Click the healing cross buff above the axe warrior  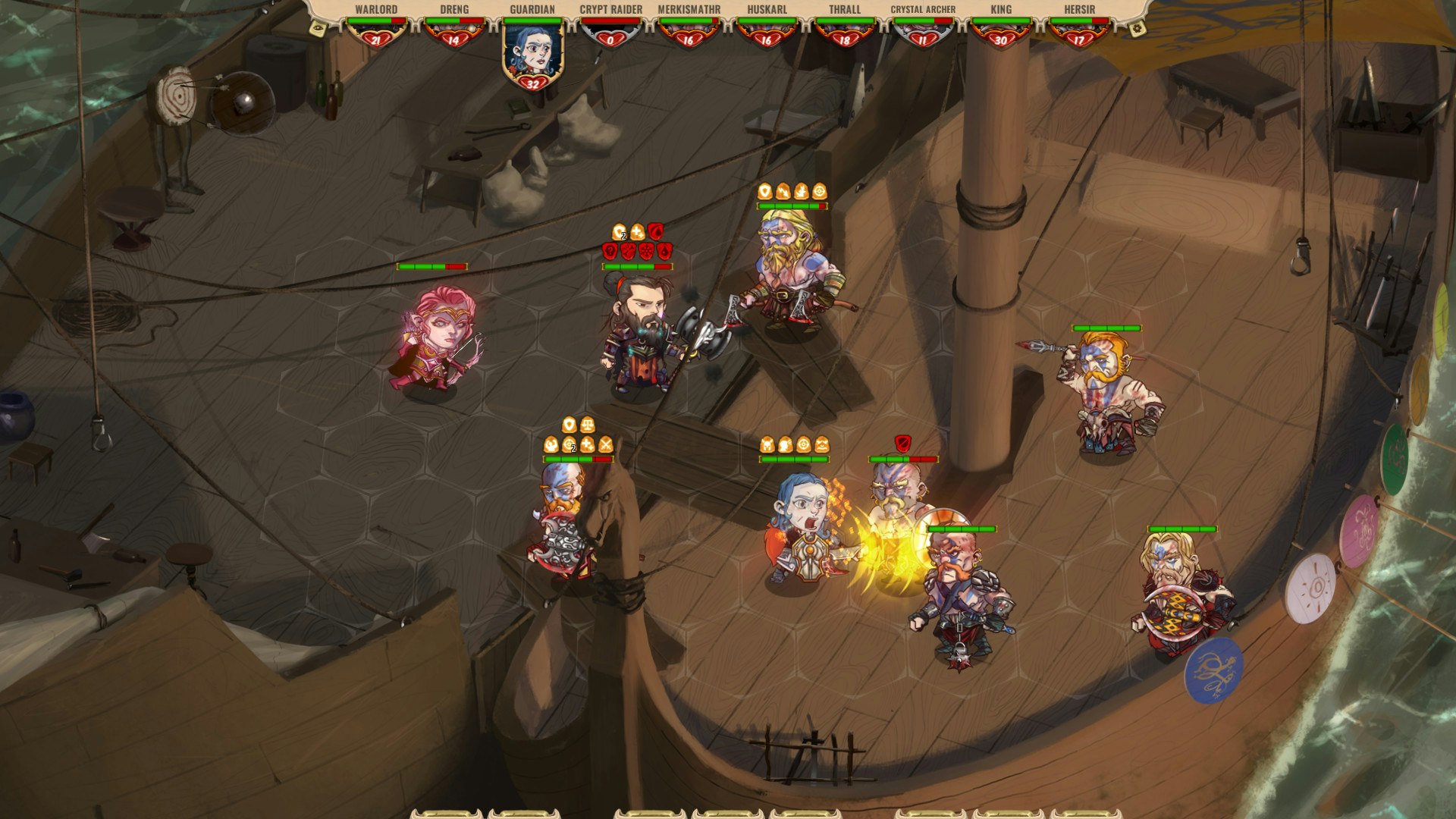click(637, 233)
